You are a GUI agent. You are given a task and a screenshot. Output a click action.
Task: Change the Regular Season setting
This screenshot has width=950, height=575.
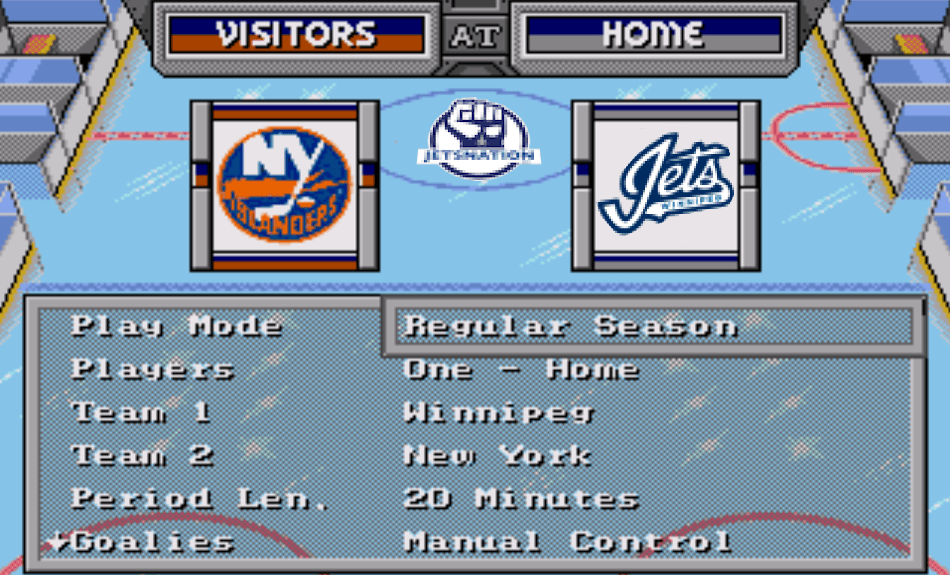click(x=571, y=326)
